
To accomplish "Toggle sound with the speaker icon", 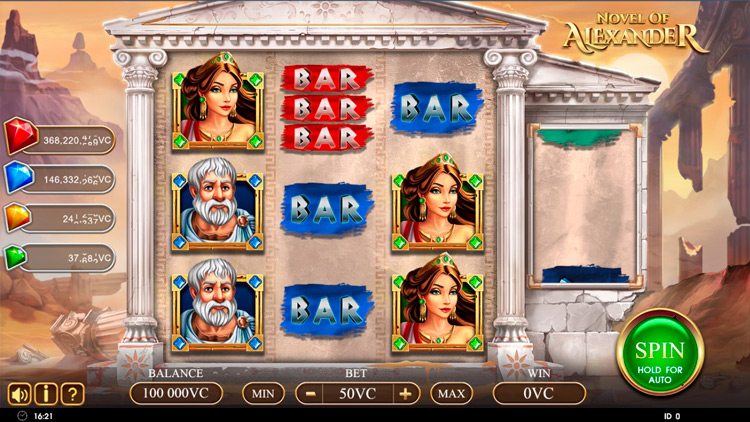I will 19,393.
